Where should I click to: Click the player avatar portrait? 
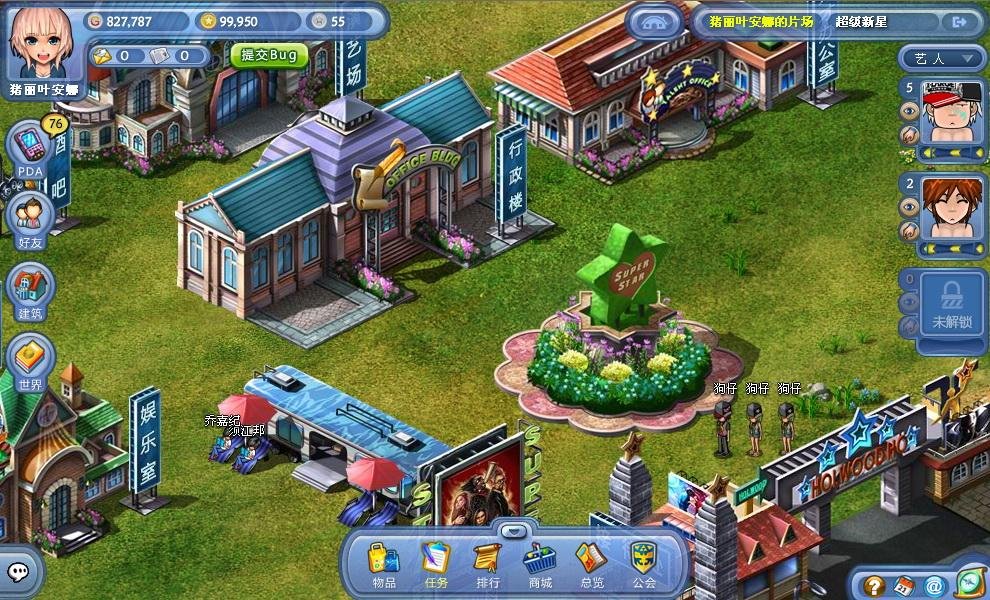pyautogui.click(x=43, y=42)
